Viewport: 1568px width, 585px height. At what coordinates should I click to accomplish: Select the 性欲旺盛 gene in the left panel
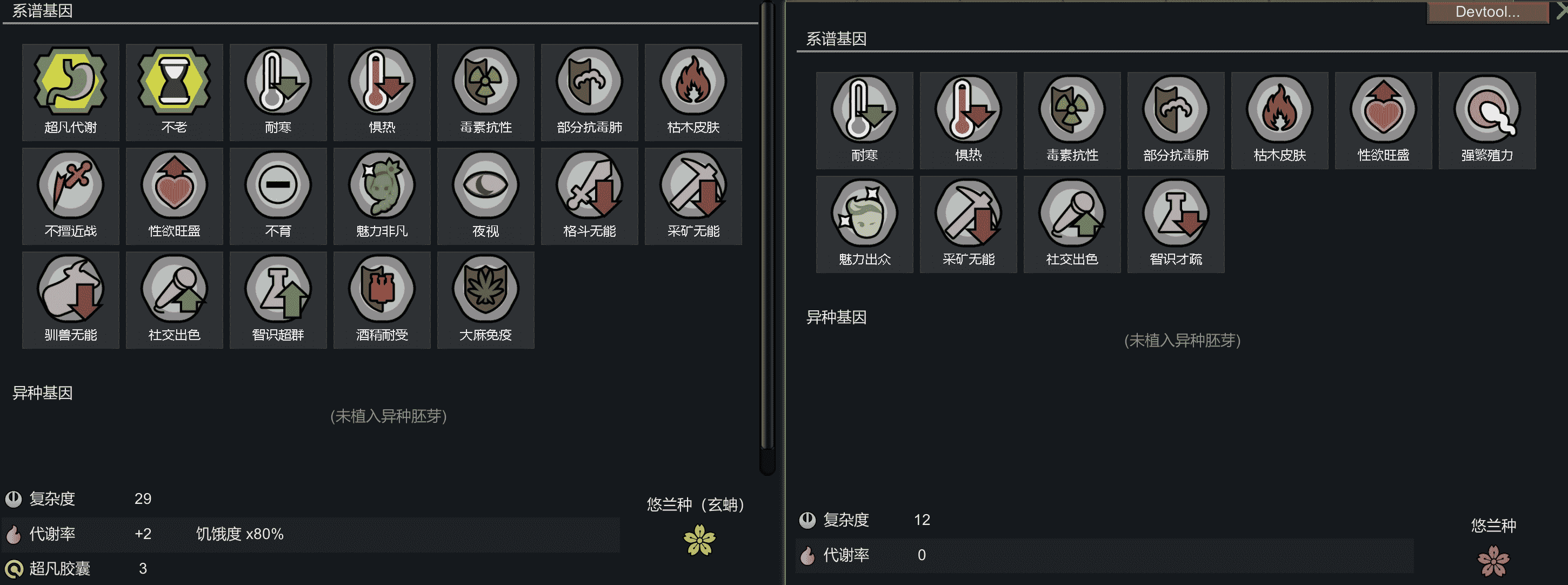(174, 195)
